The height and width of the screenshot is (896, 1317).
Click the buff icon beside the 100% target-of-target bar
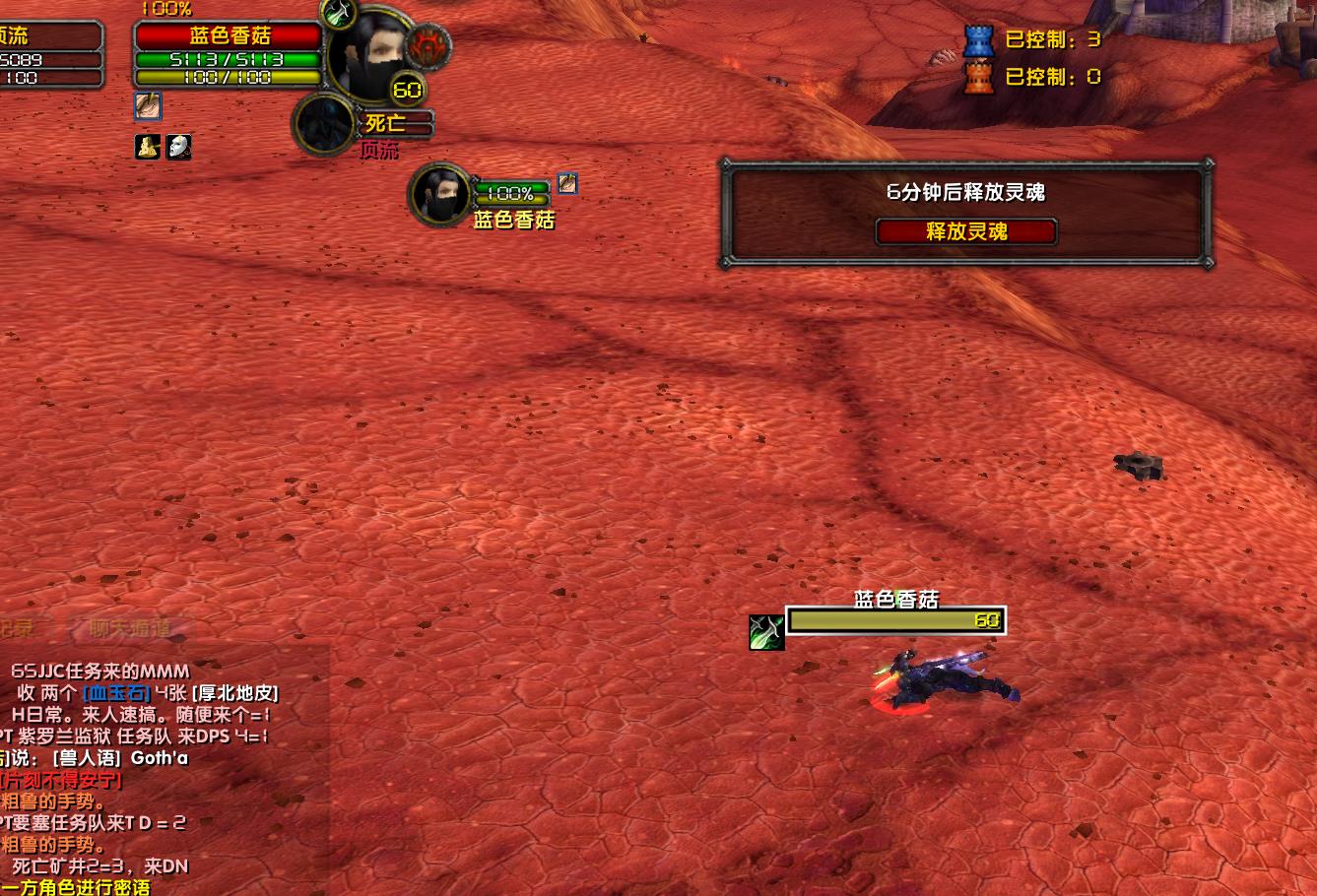tap(567, 183)
